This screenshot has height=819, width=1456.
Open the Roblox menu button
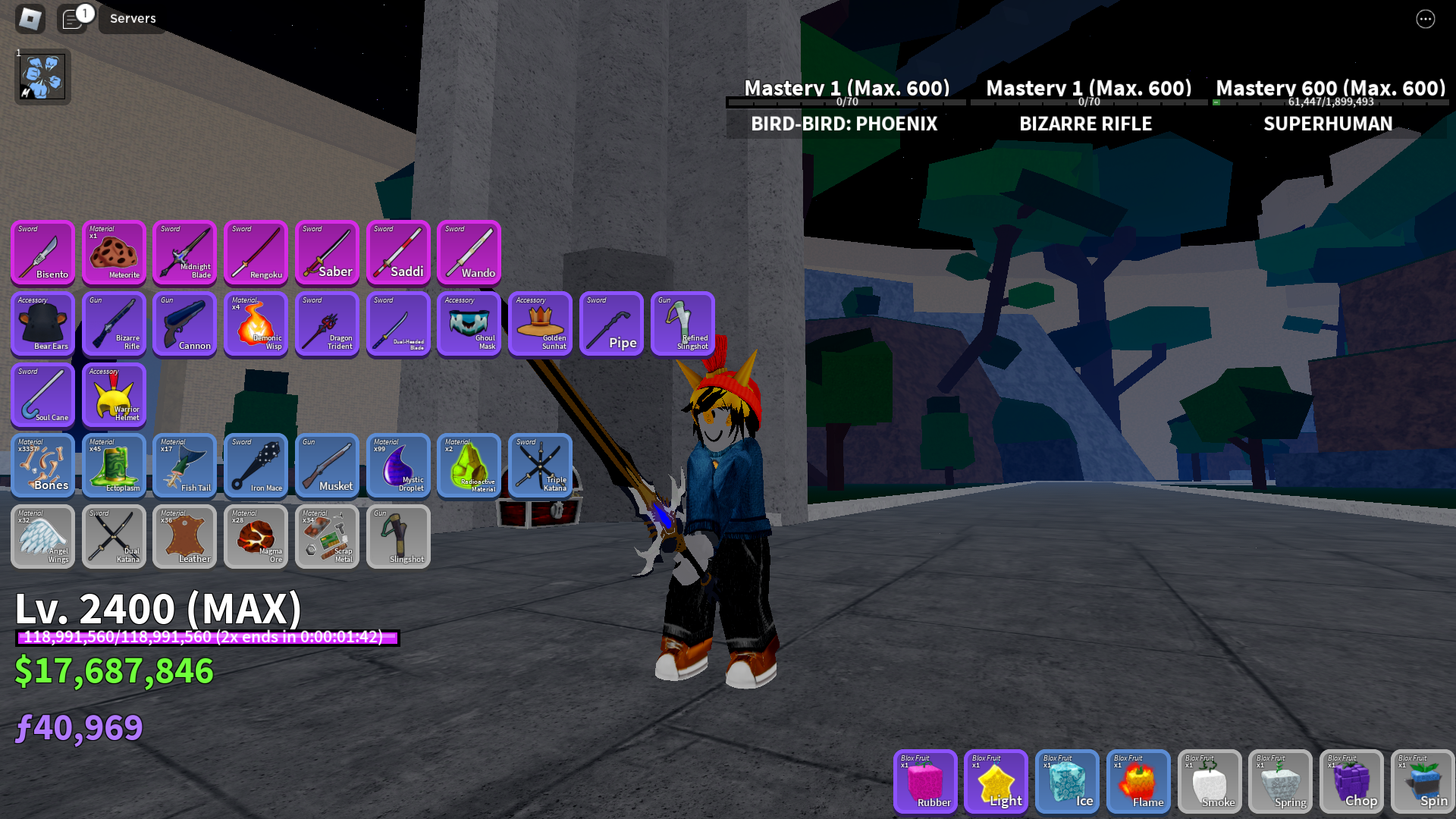pos(30,18)
